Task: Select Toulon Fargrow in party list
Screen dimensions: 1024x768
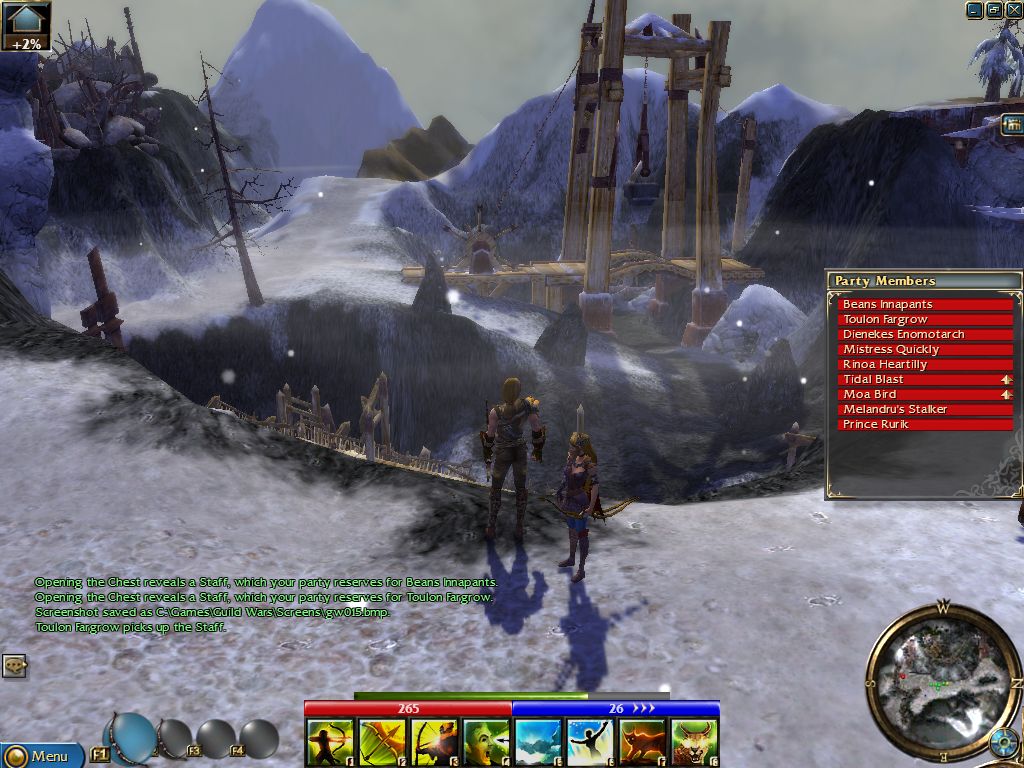Action: coord(925,319)
